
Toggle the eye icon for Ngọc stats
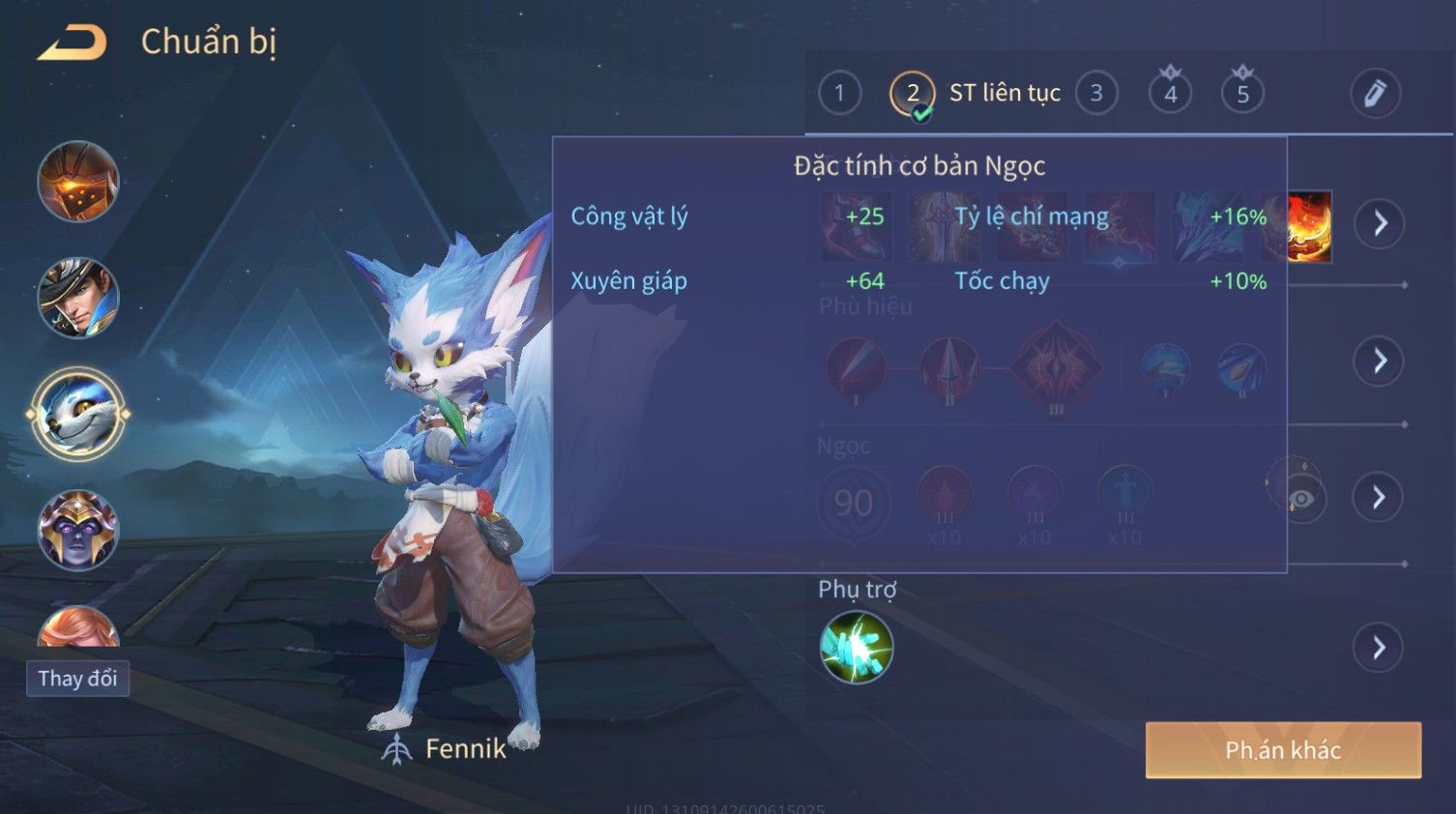(1300, 497)
